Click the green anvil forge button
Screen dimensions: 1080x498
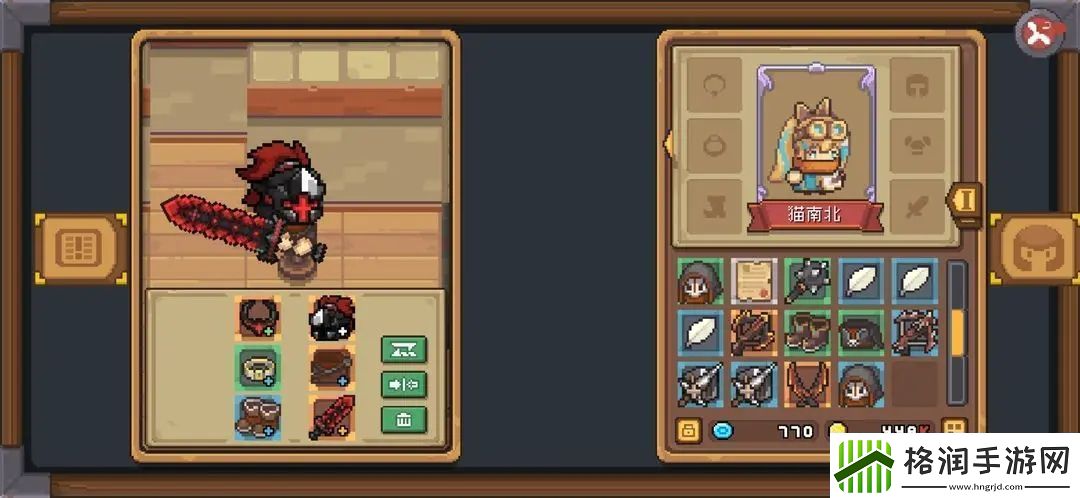point(404,349)
